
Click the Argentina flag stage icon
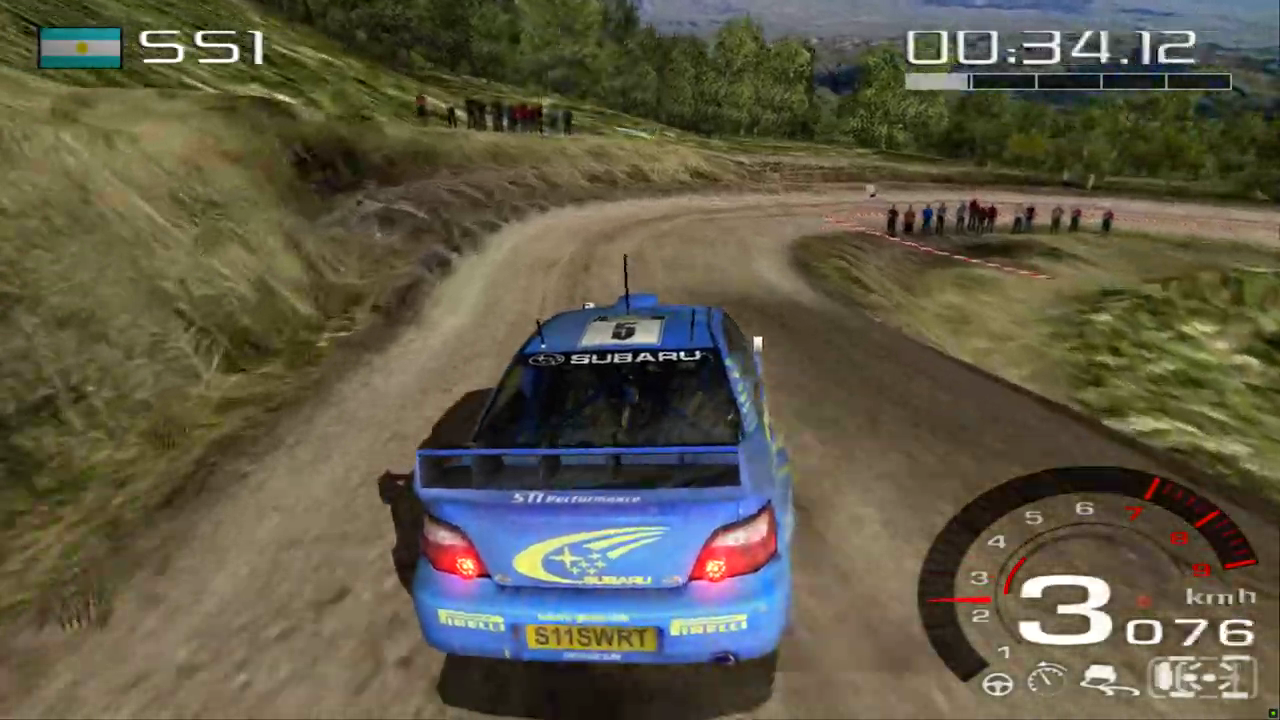click(x=80, y=47)
